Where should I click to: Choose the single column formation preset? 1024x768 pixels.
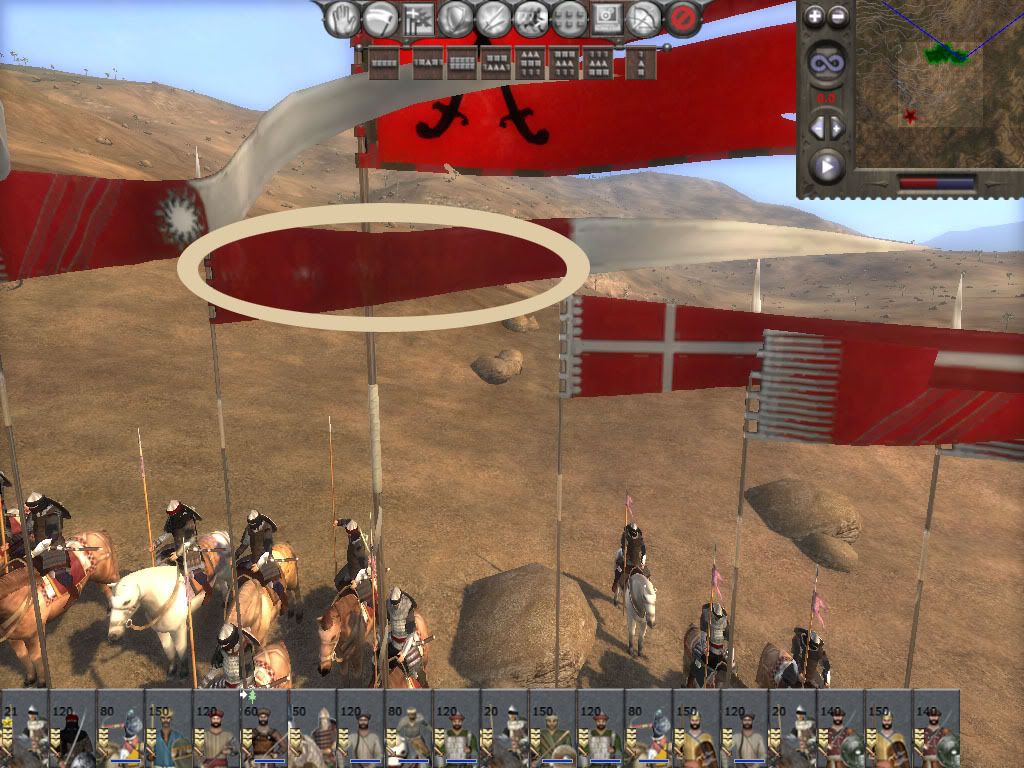642,62
